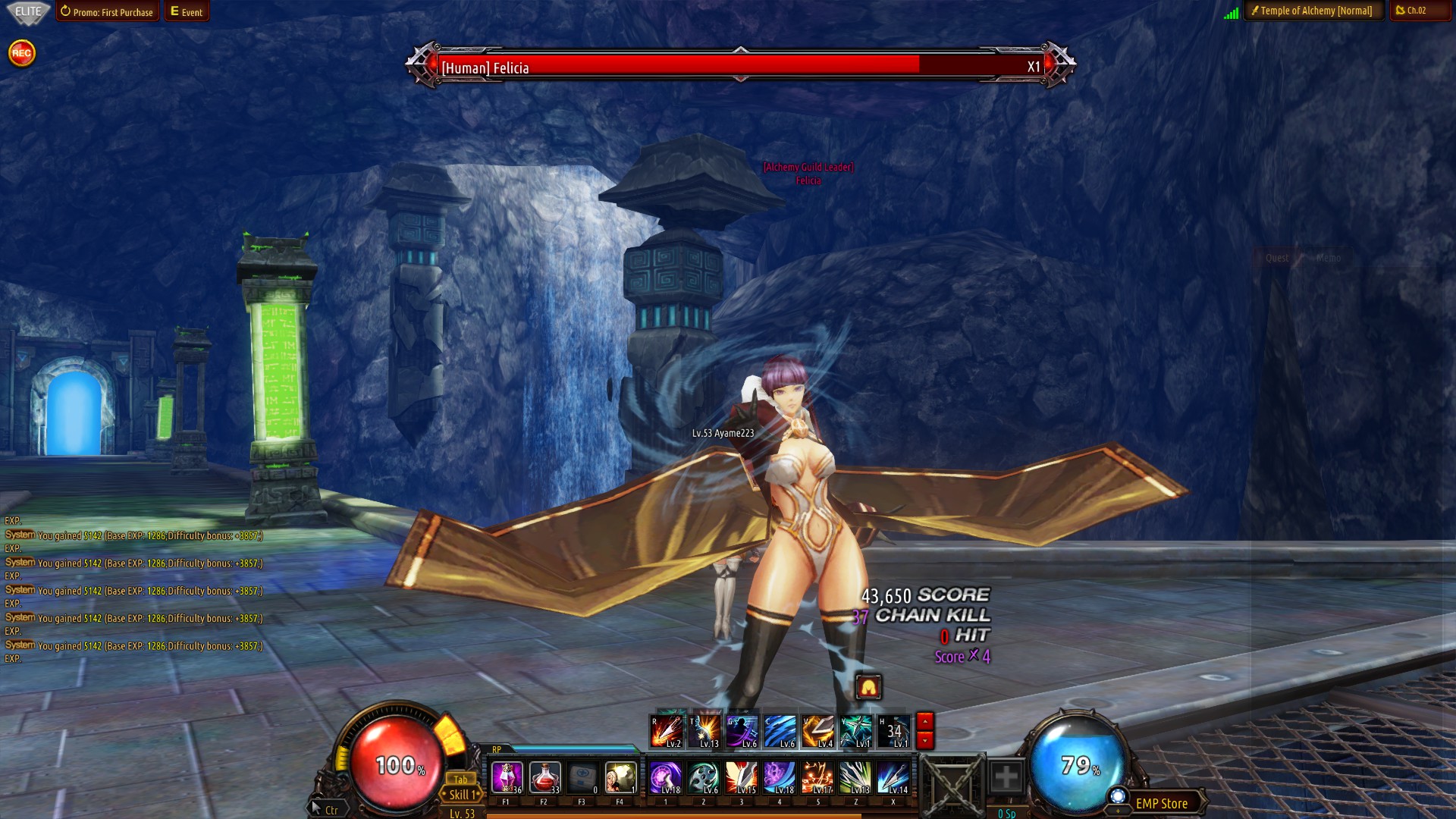Use the red health potion in F2
Image resolution: width=1456 pixels, height=819 pixels.
(544, 778)
